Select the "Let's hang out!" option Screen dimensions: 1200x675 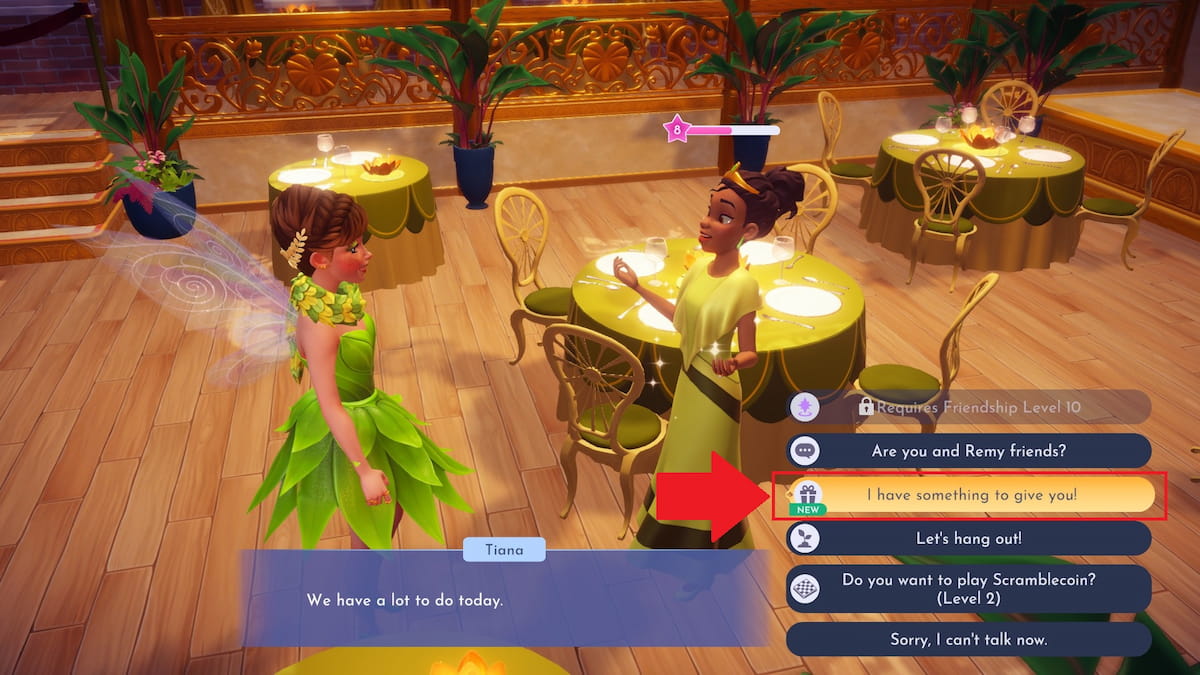coord(968,539)
